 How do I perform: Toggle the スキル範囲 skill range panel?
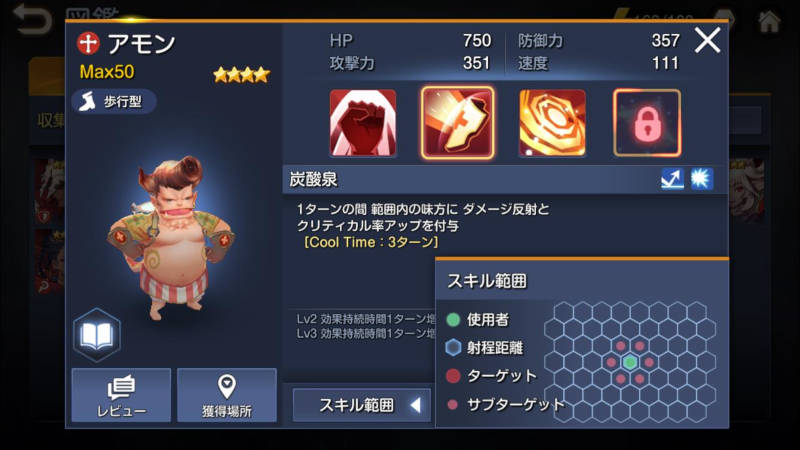point(362,405)
